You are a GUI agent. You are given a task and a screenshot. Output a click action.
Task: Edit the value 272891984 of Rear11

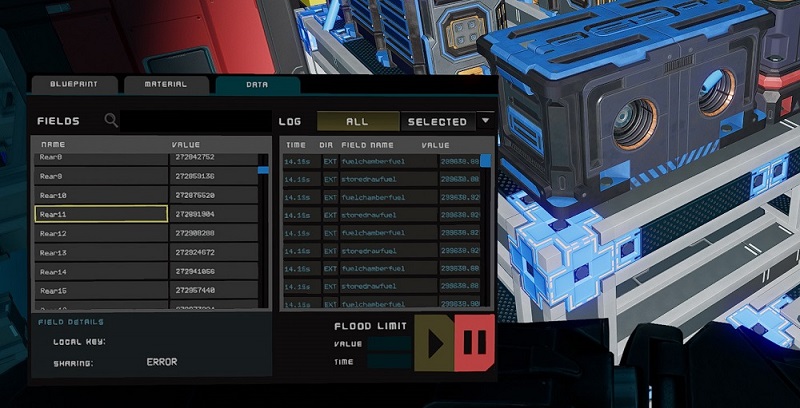coord(212,214)
